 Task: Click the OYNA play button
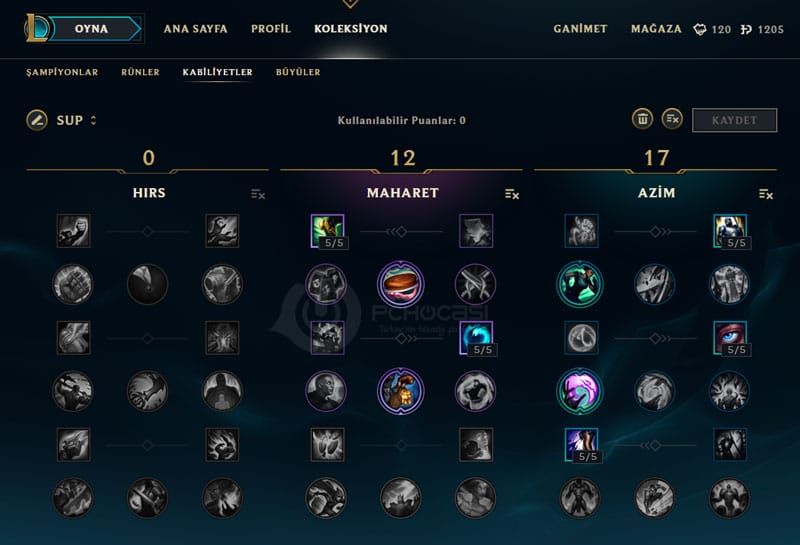coord(91,29)
